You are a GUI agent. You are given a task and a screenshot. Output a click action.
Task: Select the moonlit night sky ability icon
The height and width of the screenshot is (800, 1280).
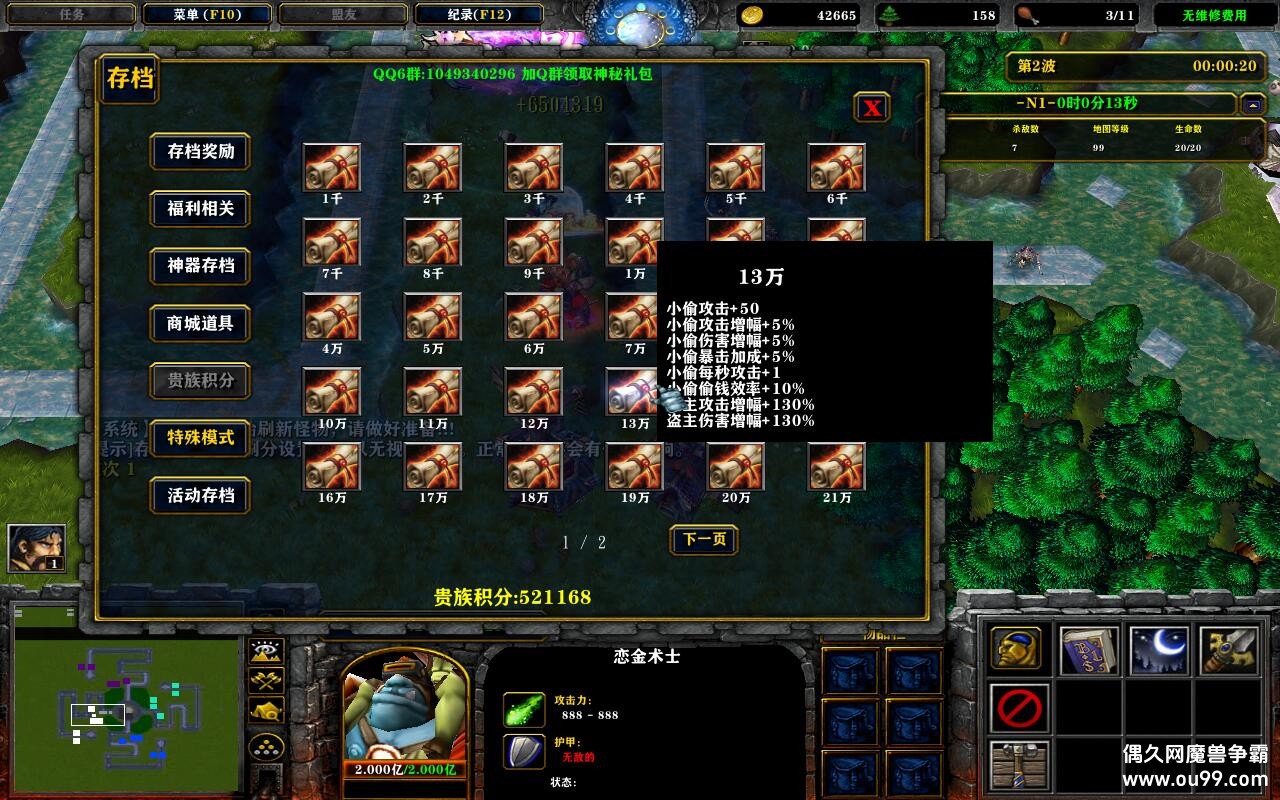pos(1159,649)
